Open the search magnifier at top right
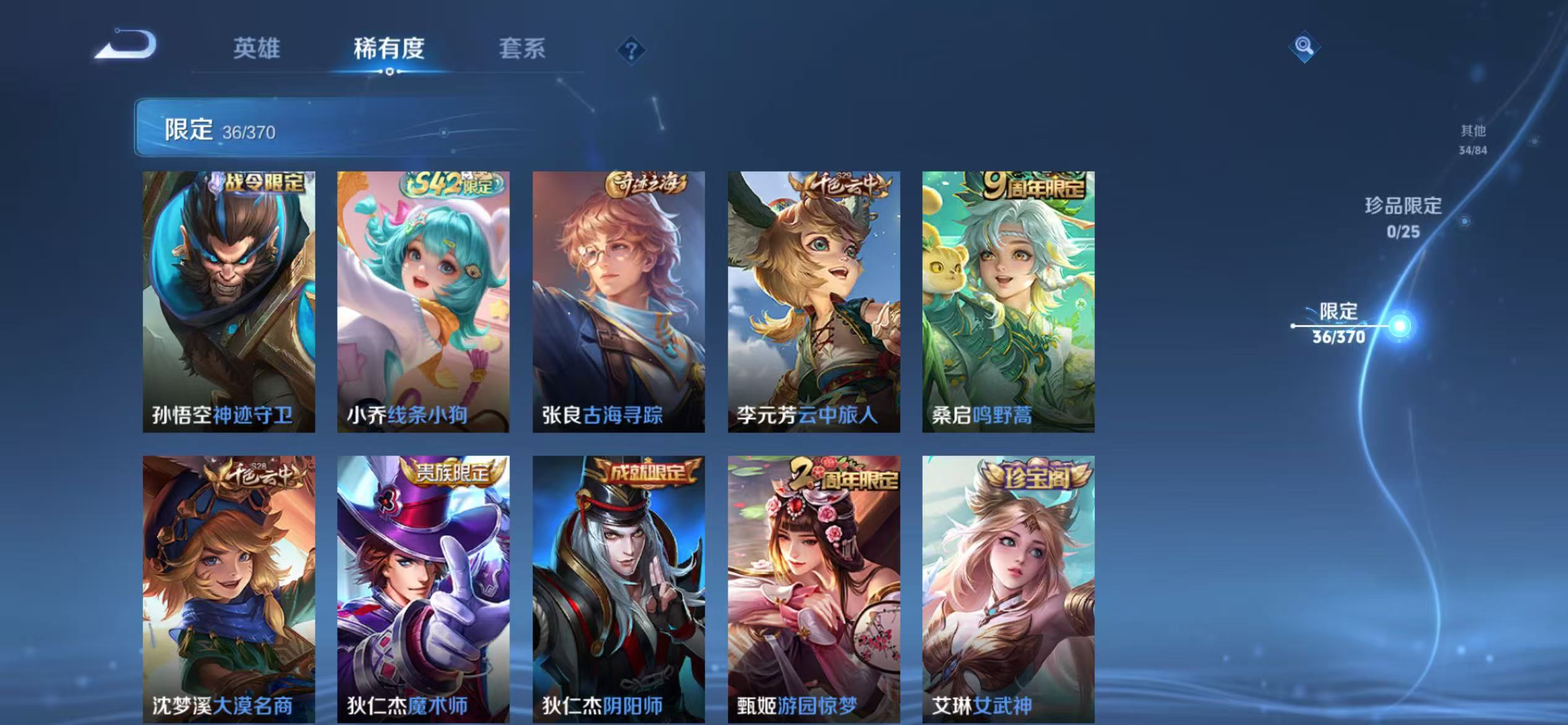The image size is (1568, 725). click(x=1304, y=46)
